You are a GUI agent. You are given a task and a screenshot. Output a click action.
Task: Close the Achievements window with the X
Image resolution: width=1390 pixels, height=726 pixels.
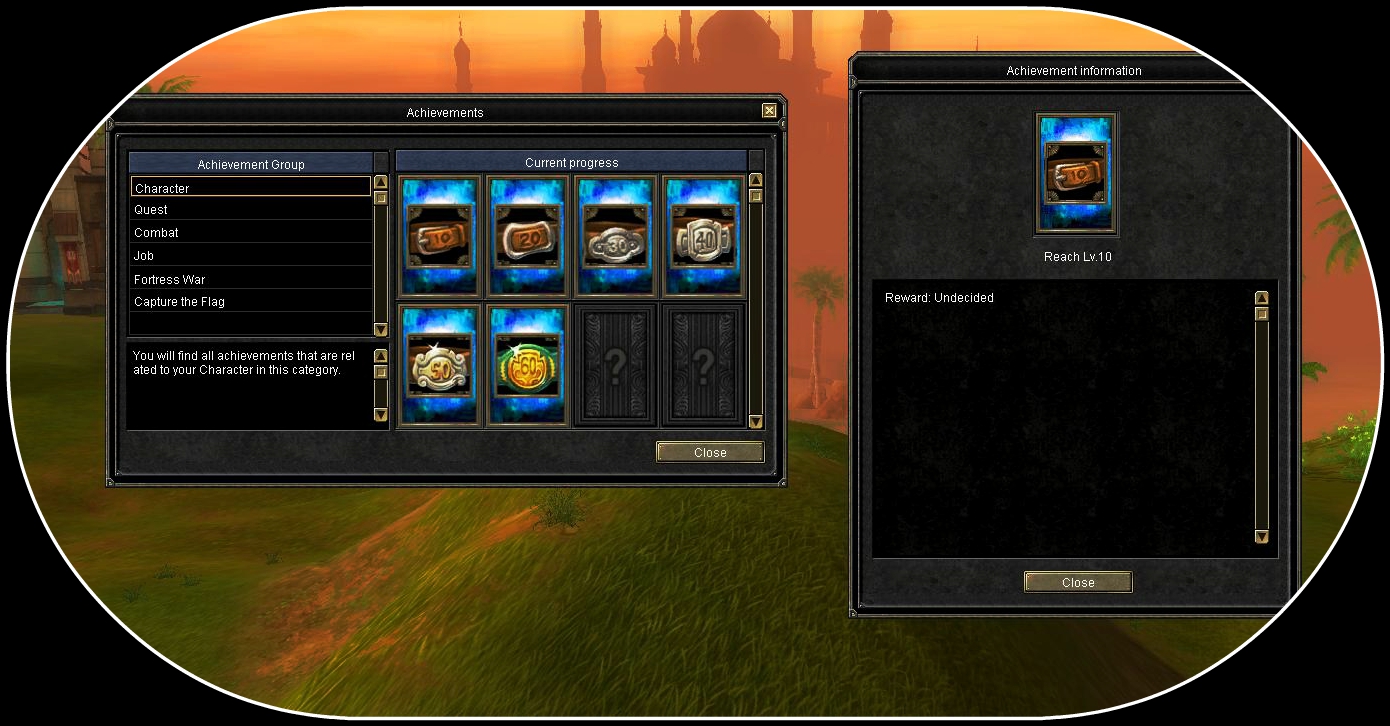769,111
